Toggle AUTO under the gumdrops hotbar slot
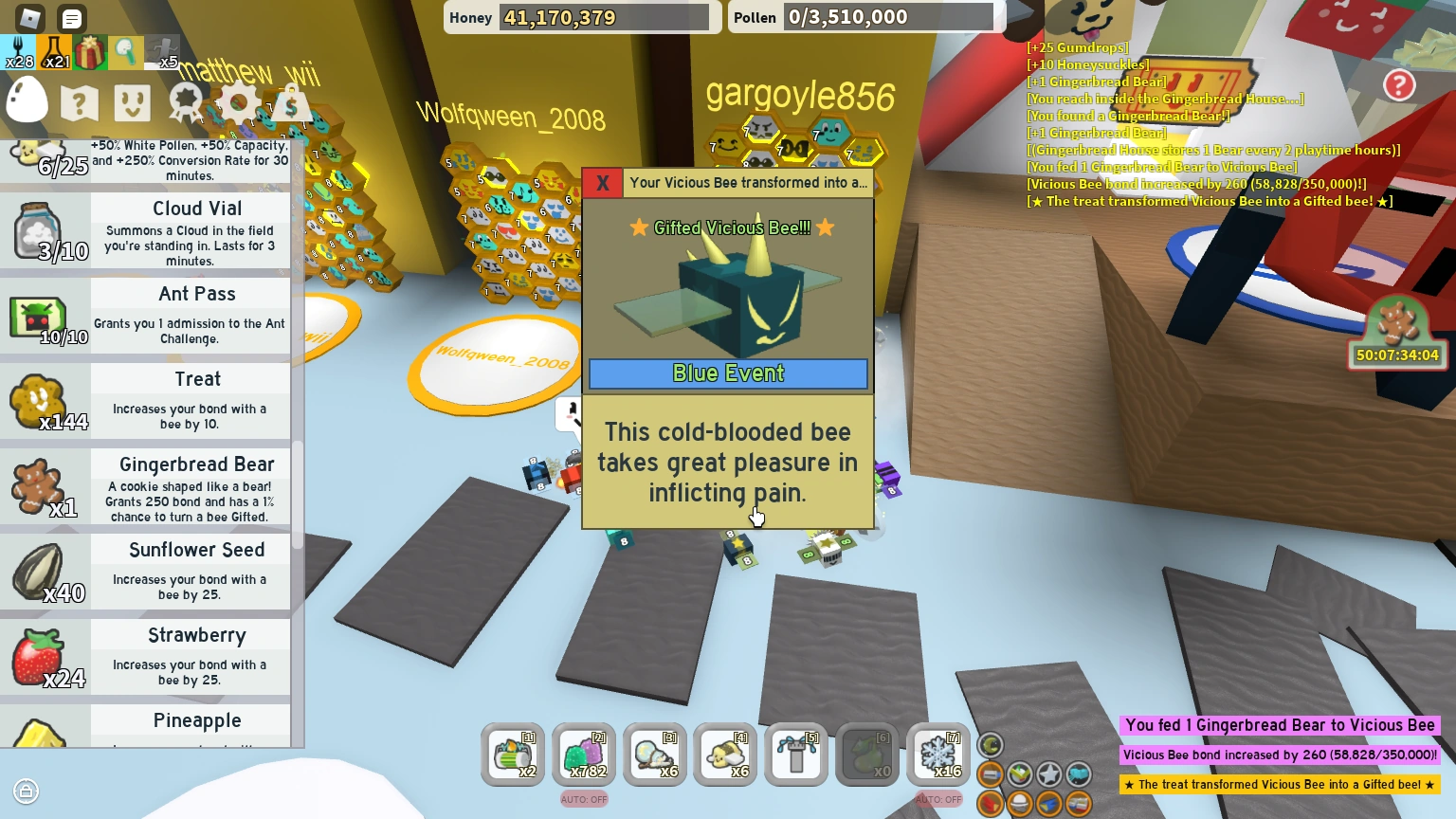This screenshot has height=819, width=1456. (x=584, y=799)
